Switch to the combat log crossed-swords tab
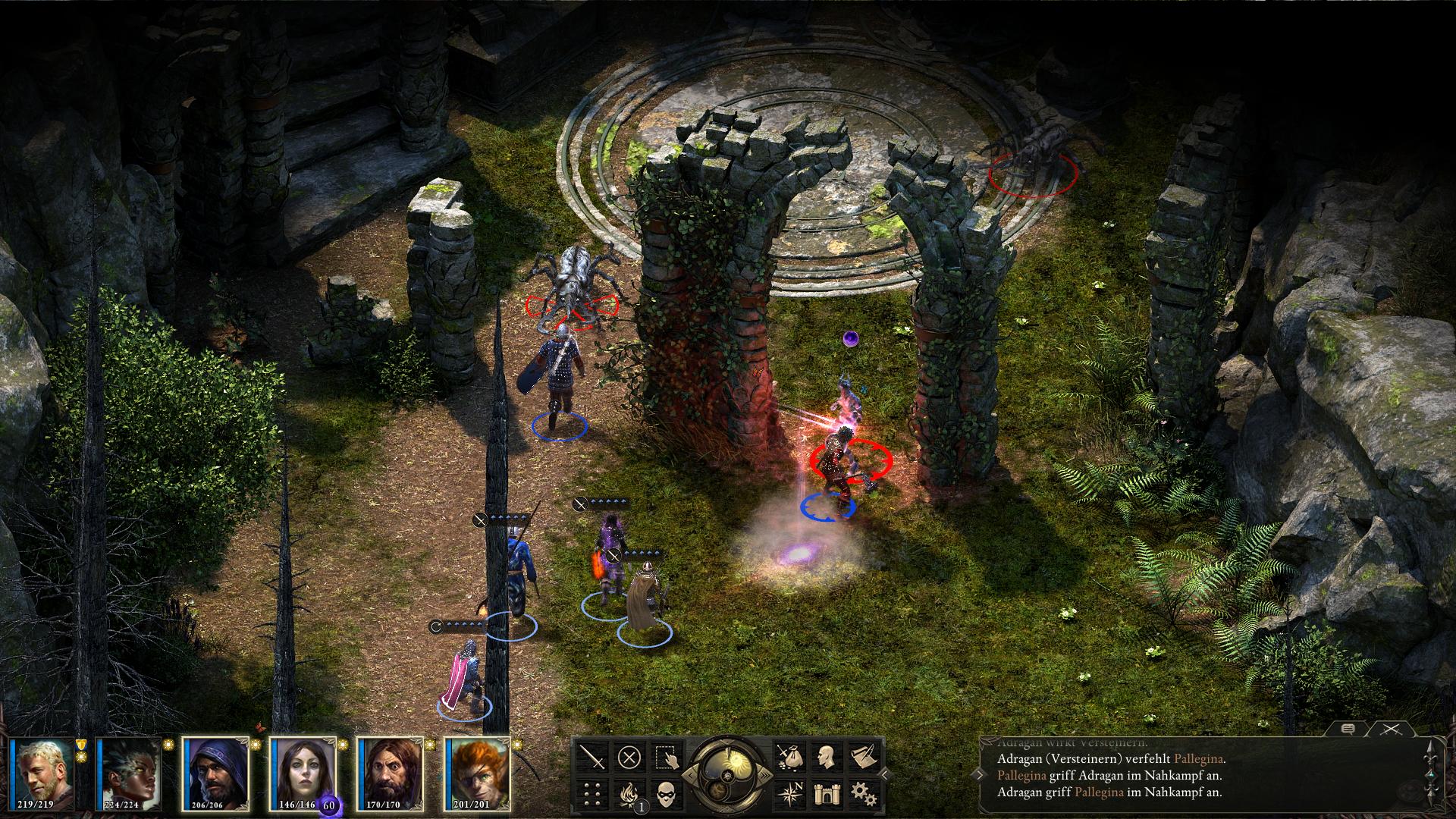This screenshot has width=1456, height=819. click(x=1391, y=729)
